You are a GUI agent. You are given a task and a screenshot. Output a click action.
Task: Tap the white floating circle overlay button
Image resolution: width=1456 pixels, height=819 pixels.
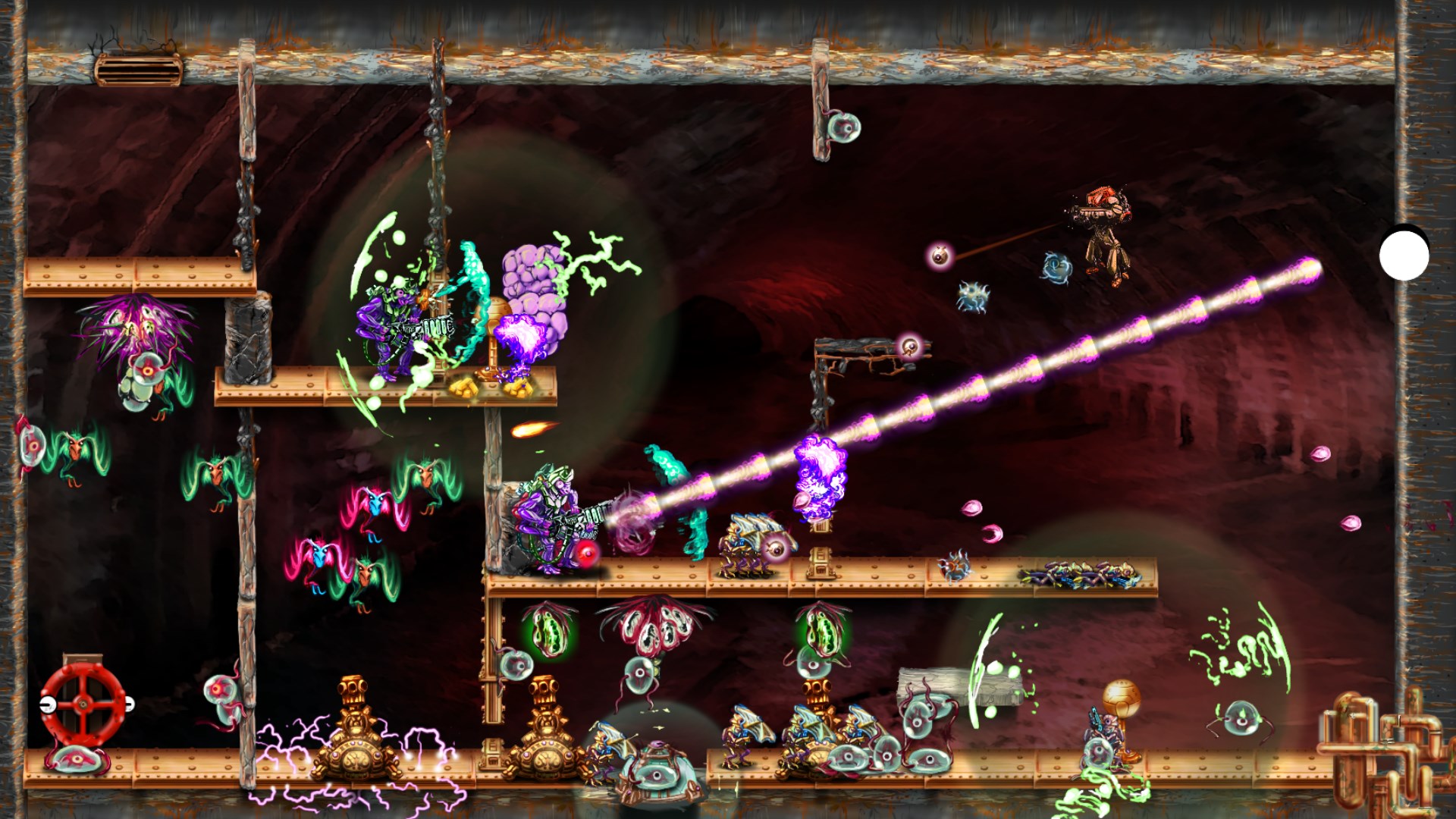pos(1404,256)
